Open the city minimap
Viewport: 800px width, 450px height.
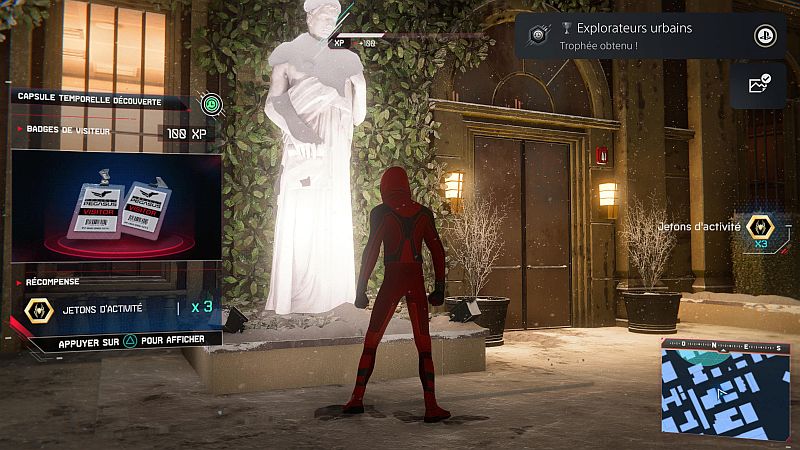click(x=727, y=389)
